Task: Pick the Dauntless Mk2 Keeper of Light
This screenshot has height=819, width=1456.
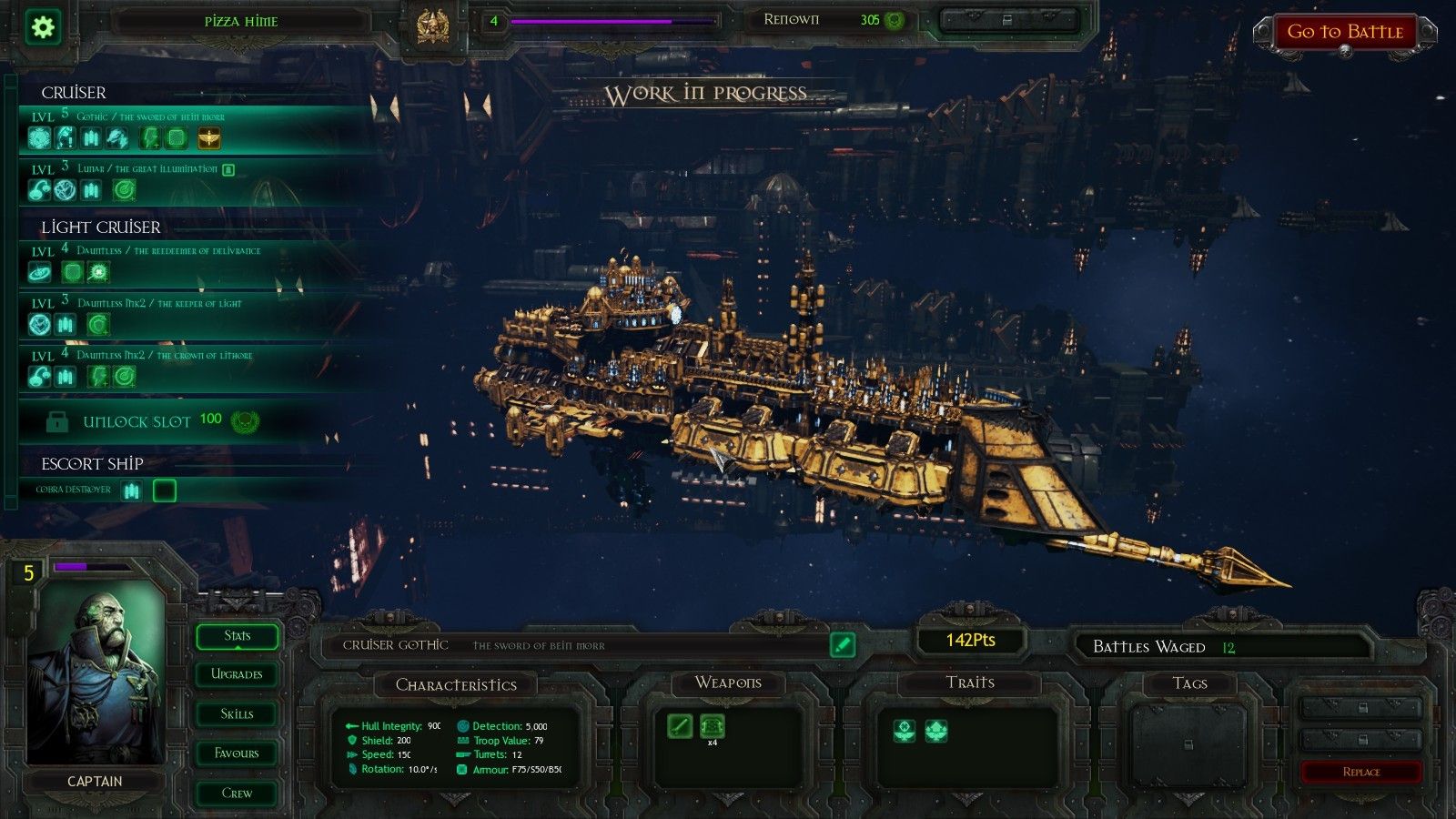Action: tap(159, 303)
